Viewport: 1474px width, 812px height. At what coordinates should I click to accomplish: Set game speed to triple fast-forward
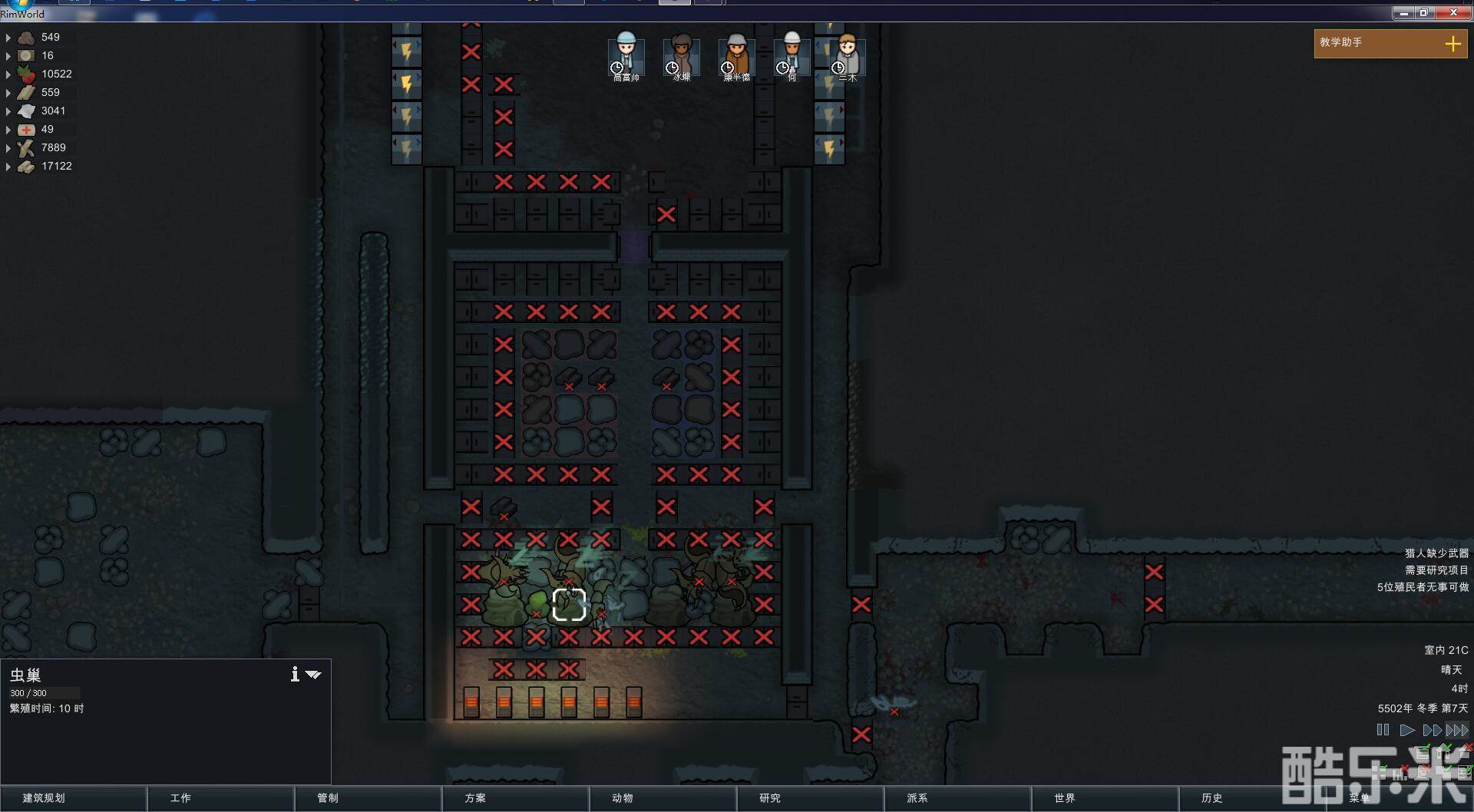point(1457,730)
